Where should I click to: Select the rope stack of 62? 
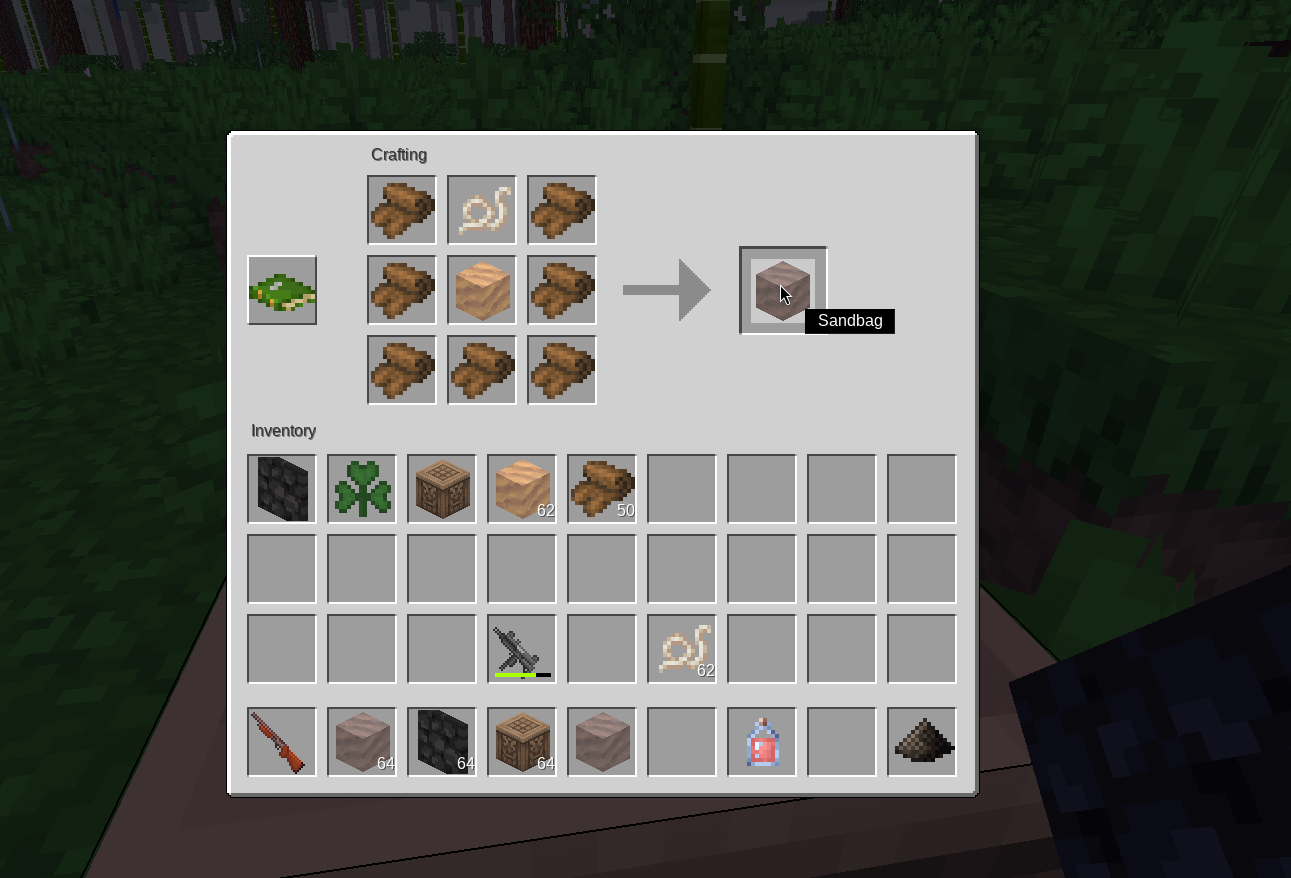[682, 649]
